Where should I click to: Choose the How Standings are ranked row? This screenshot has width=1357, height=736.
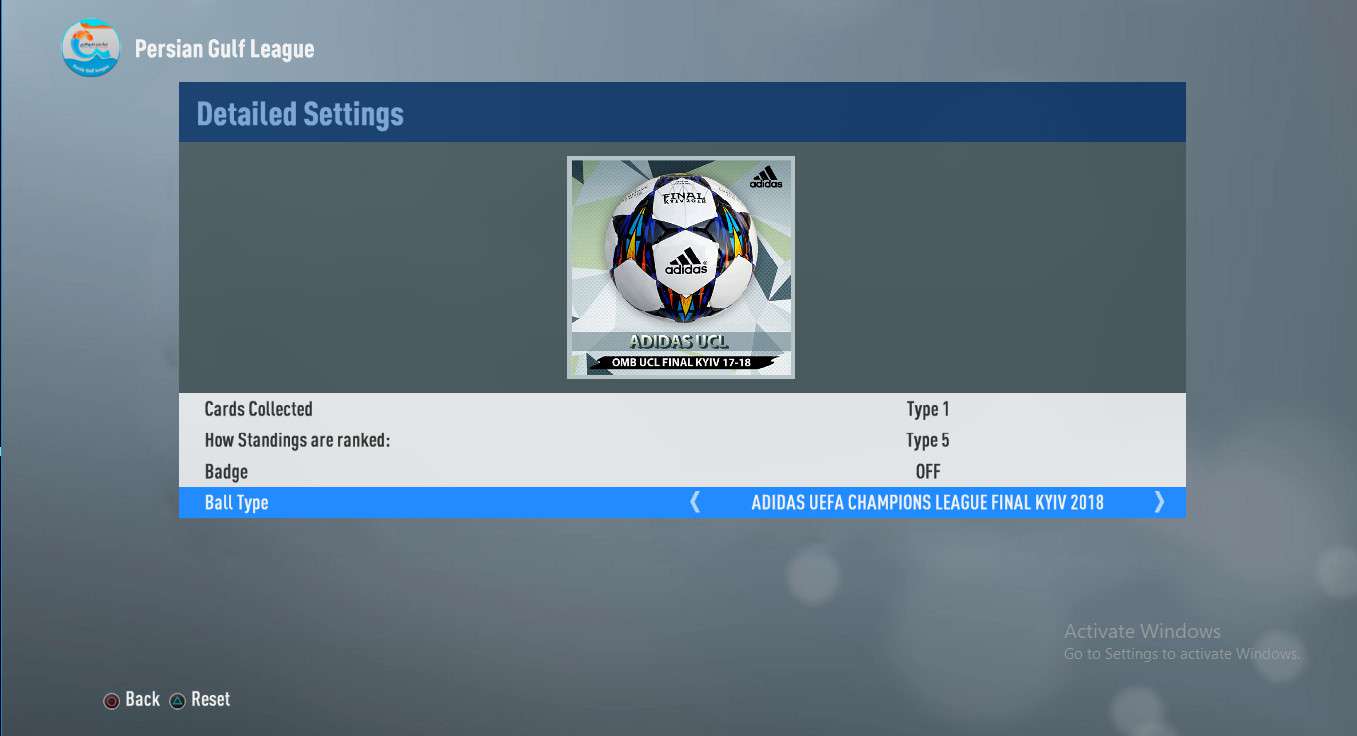pos(682,440)
